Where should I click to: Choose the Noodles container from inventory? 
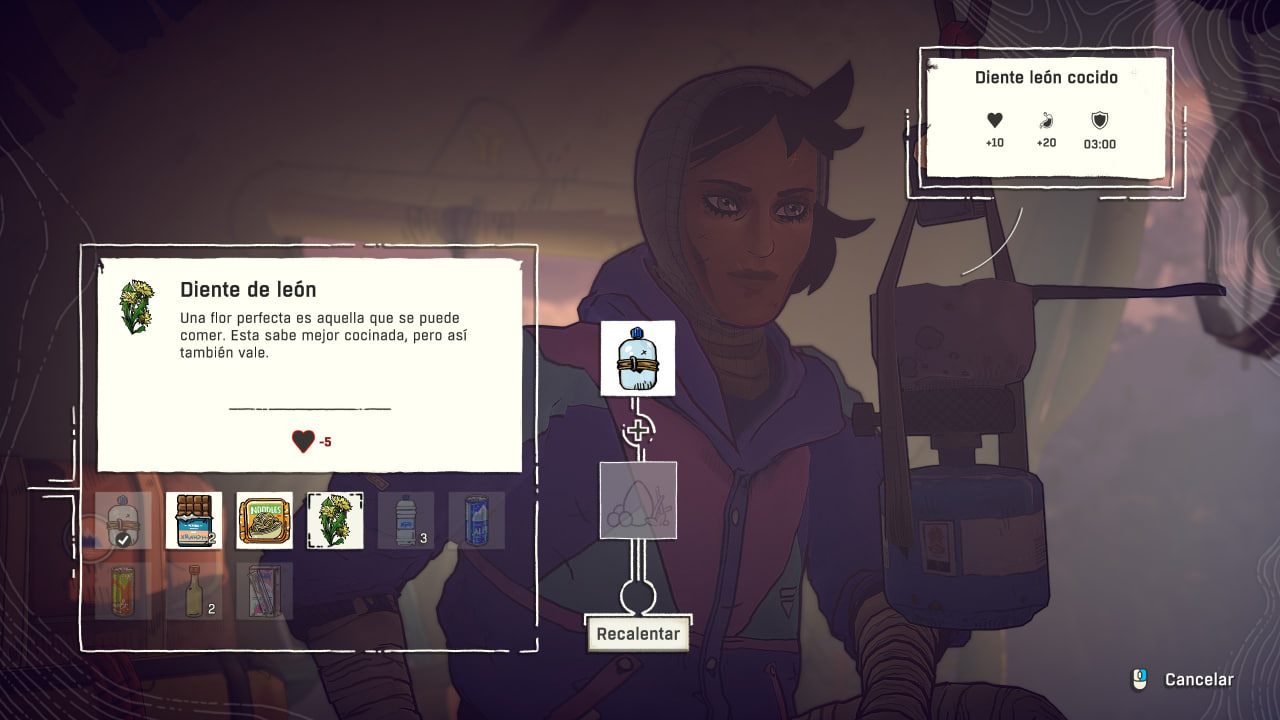click(265, 520)
